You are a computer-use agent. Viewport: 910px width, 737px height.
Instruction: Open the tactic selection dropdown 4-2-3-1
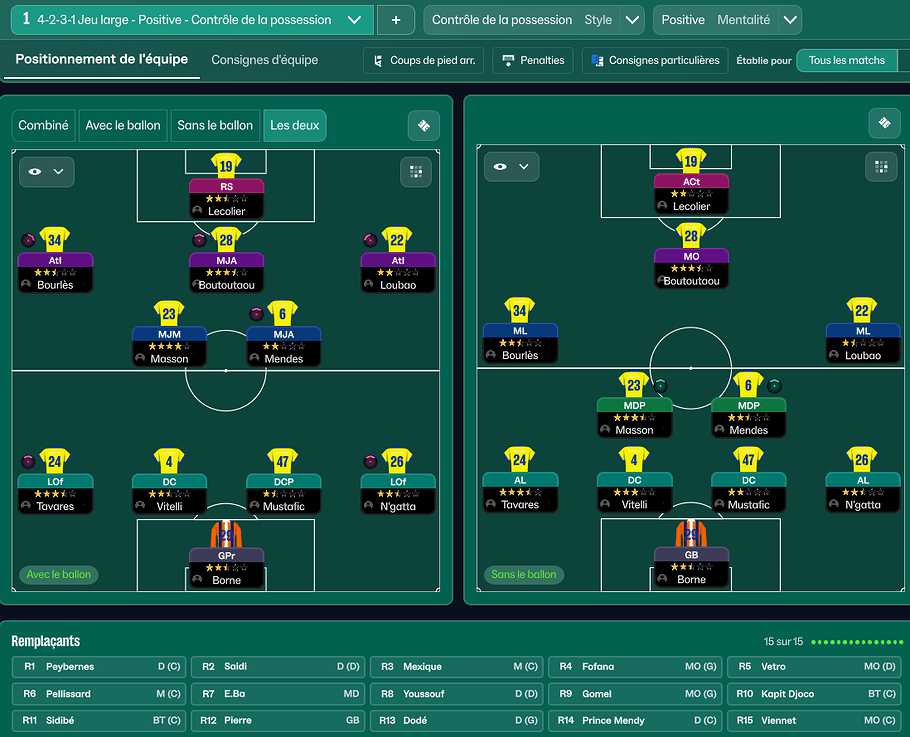click(x=354, y=20)
